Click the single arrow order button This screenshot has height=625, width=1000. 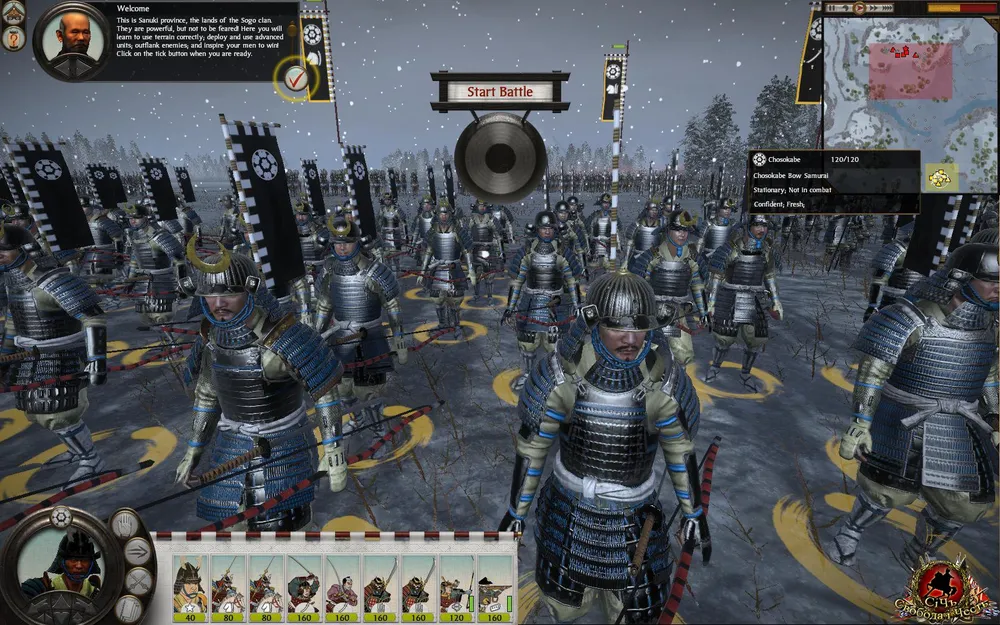pyautogui.click(x=138, y=551)
